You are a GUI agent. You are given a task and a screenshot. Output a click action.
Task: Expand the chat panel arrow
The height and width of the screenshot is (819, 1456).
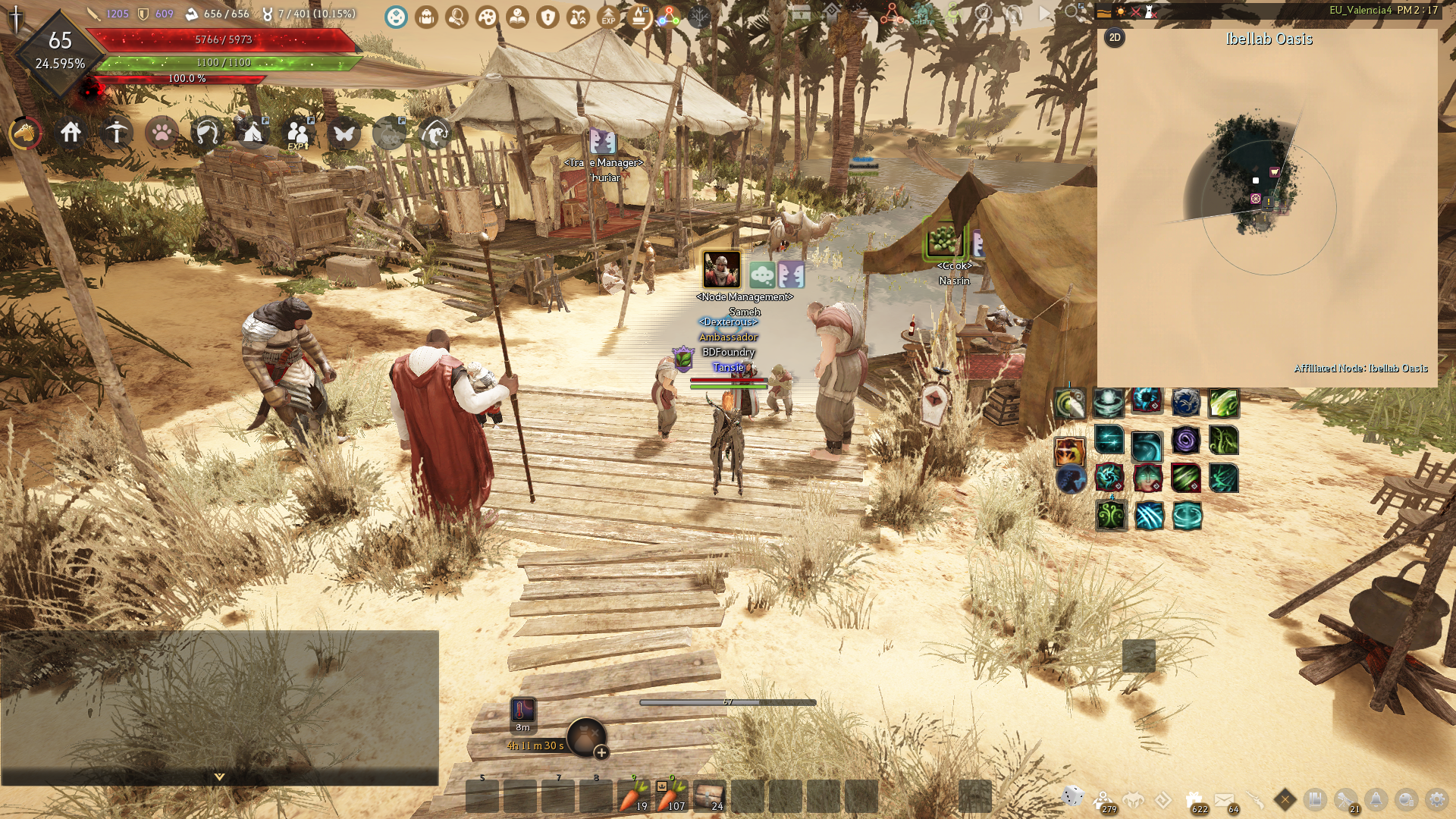(219, 777)
